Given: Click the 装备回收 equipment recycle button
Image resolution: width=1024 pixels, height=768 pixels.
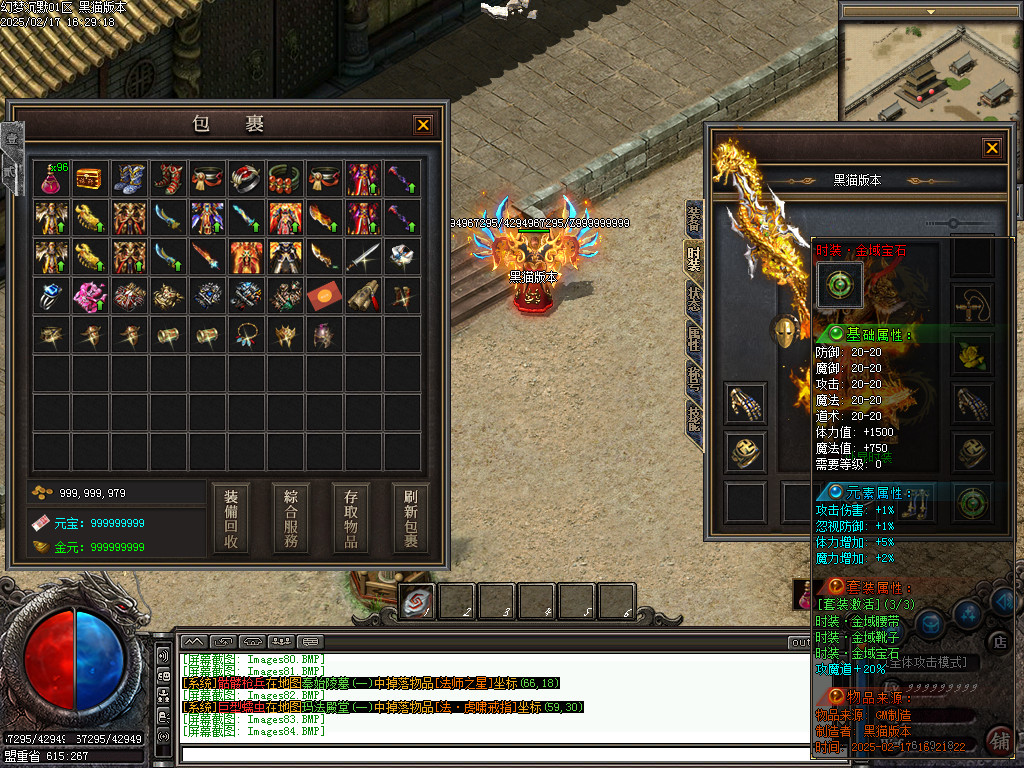Looking at the screenshot, I should click(231, 519).
